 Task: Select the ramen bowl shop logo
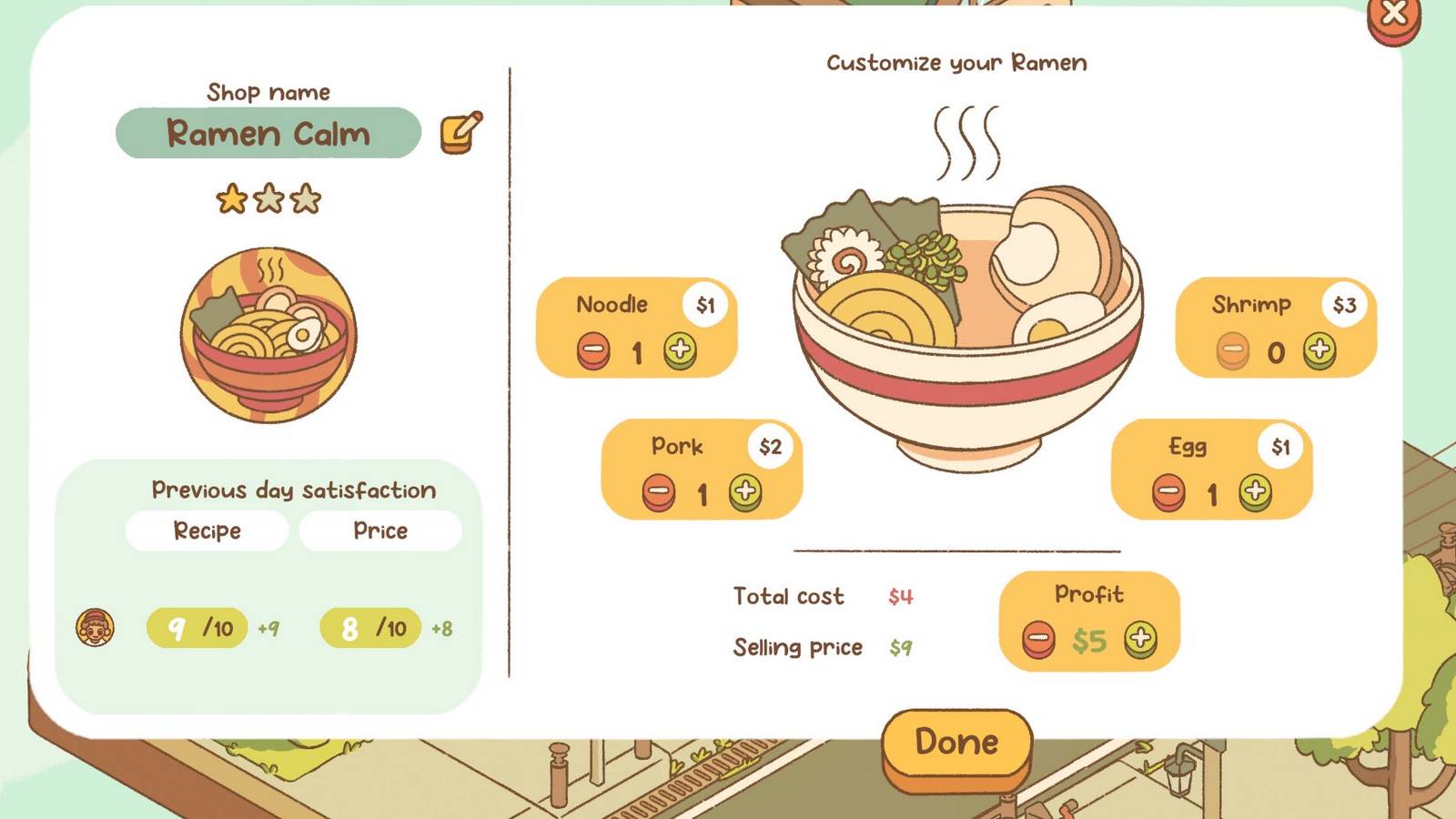click(267, 337)
